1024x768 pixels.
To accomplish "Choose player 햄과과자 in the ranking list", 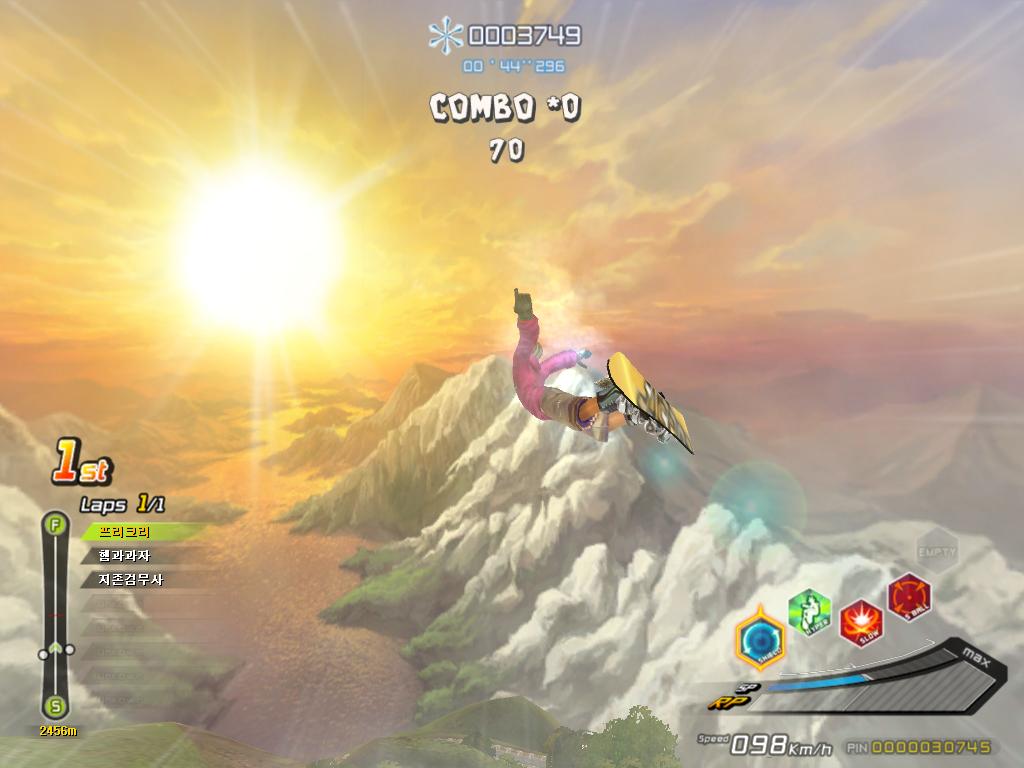I will [124, 556].
